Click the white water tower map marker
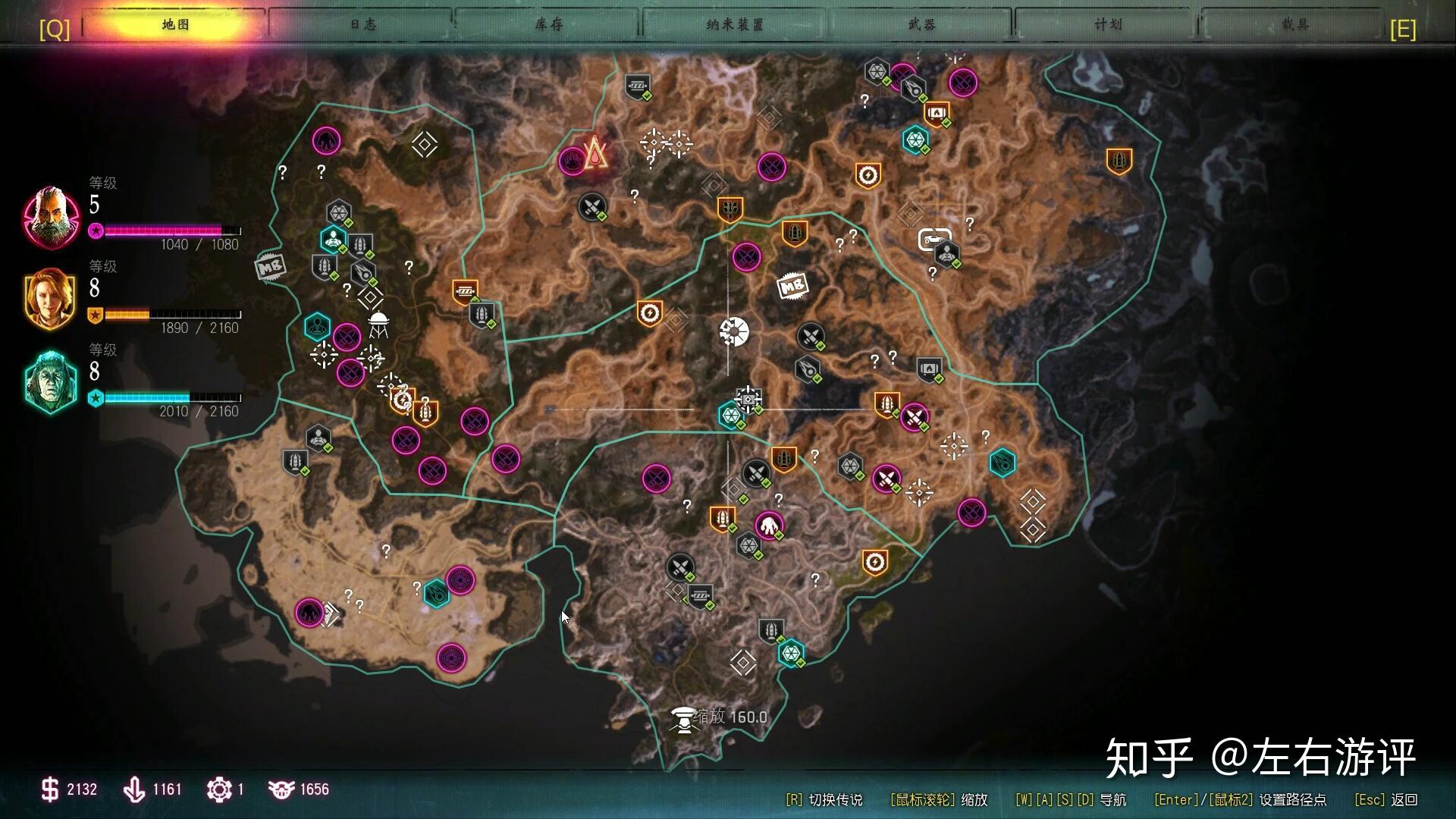 tap(378, 324)
